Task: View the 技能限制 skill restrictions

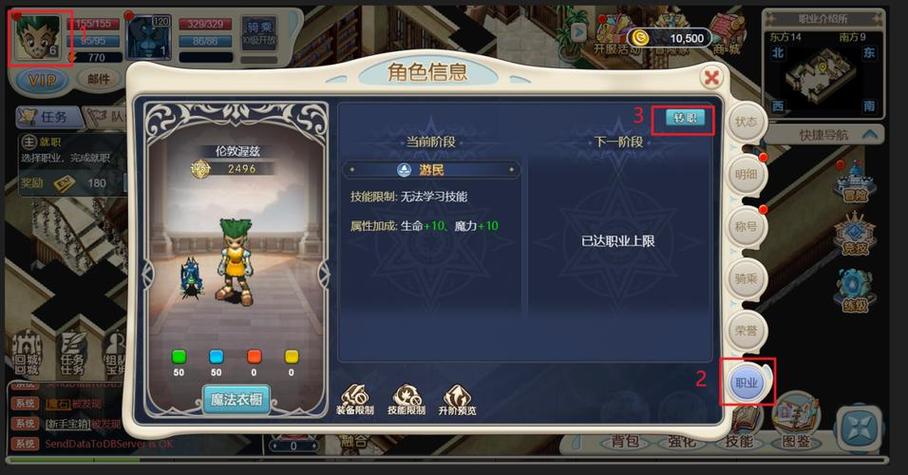Action: tap(408, 399)
